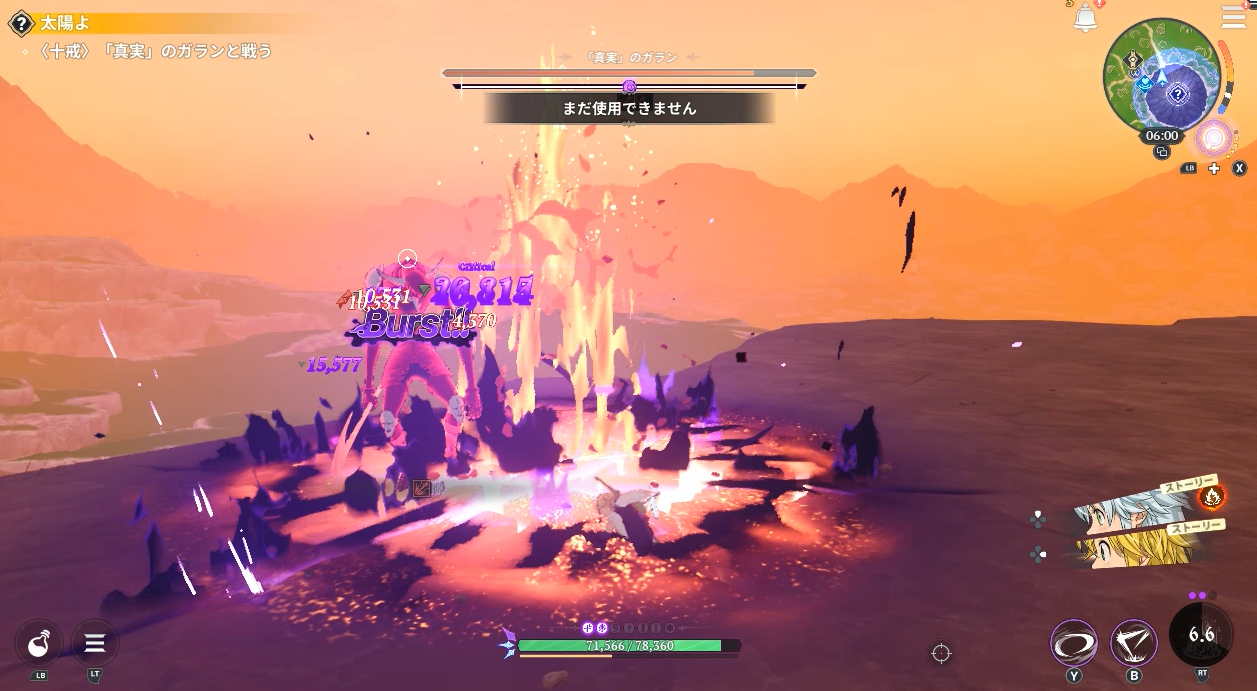Select the blue heart marker on the minimap
Viewport: 1257px width, 691px height.
click(1144, 84)
